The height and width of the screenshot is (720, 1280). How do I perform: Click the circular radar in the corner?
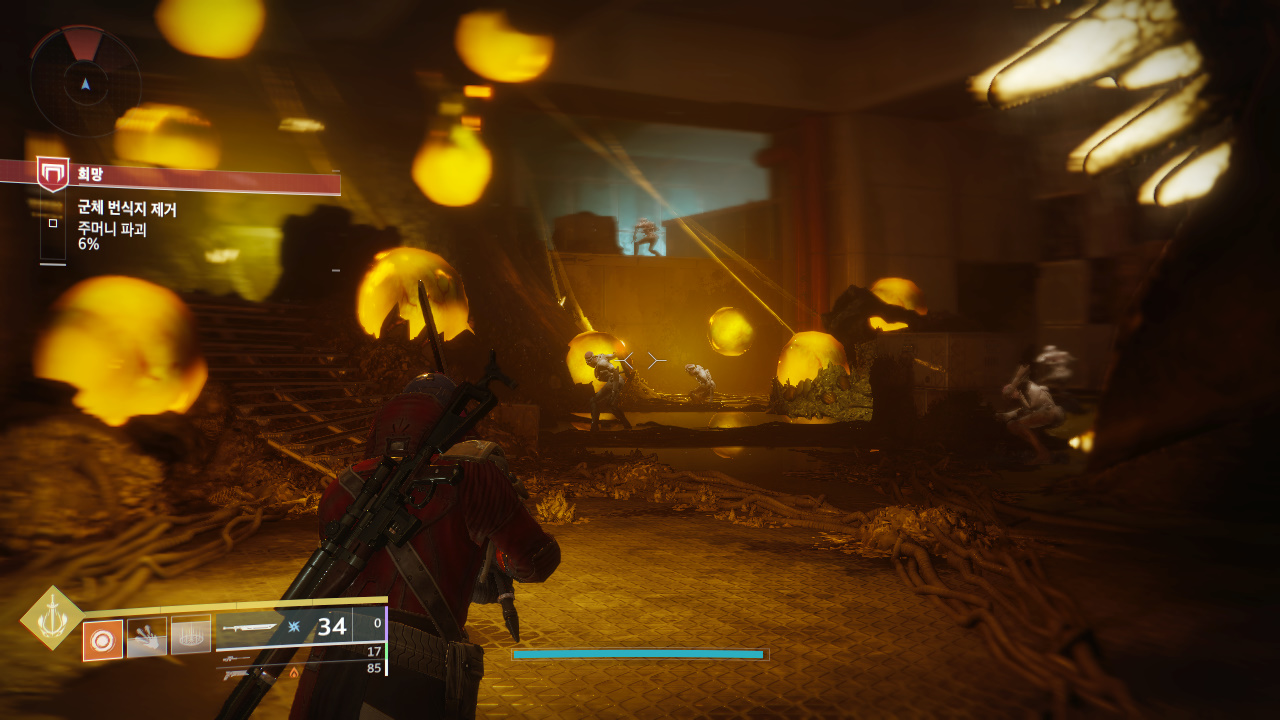coord(85,82)
